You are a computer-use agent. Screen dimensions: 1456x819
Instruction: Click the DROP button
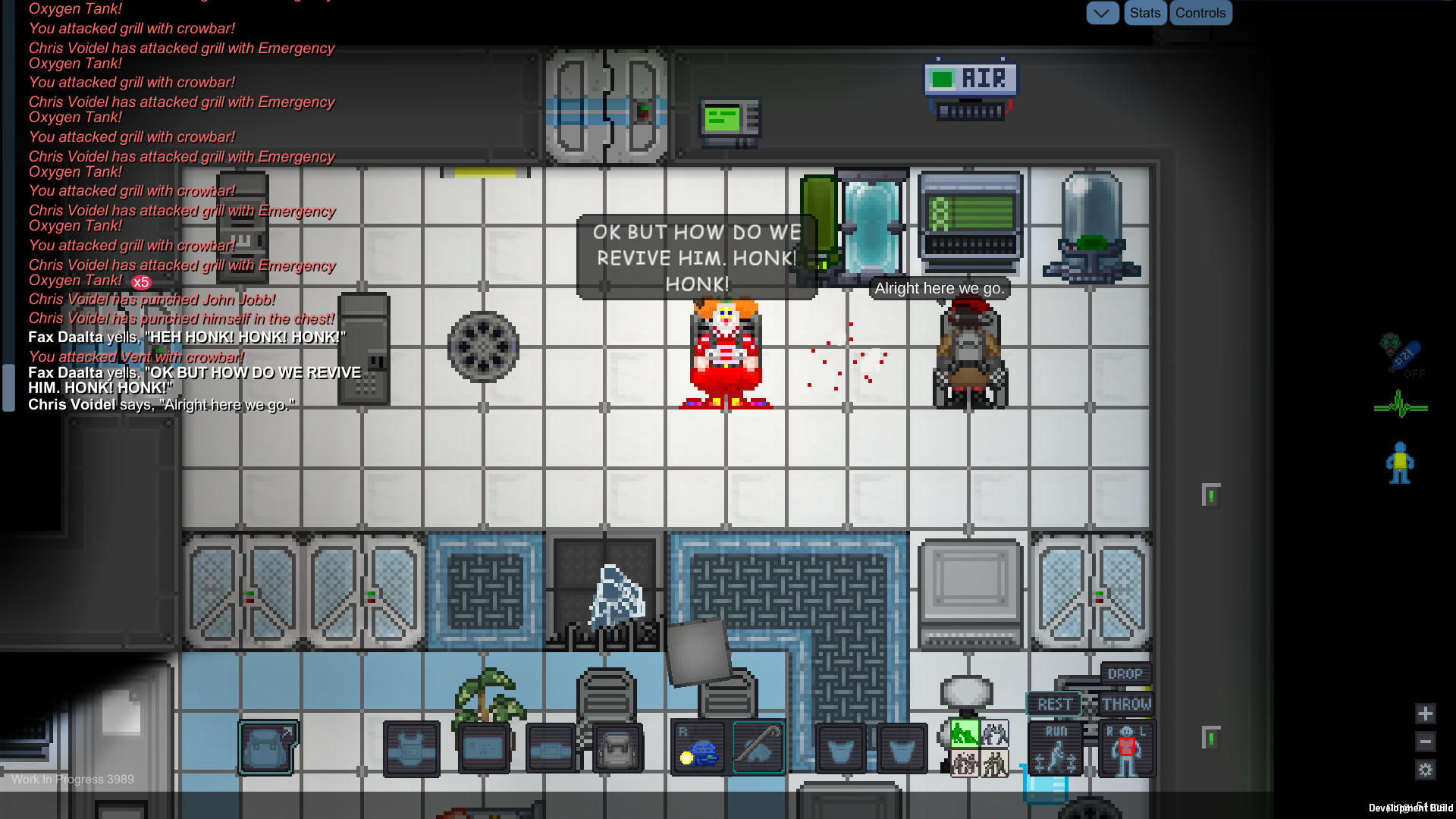[1125, 674]
